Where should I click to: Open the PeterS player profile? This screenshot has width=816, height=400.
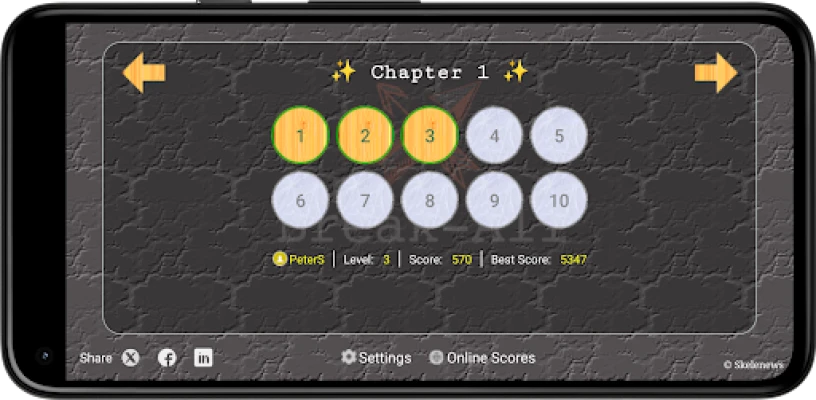click(x=299, y=259)
